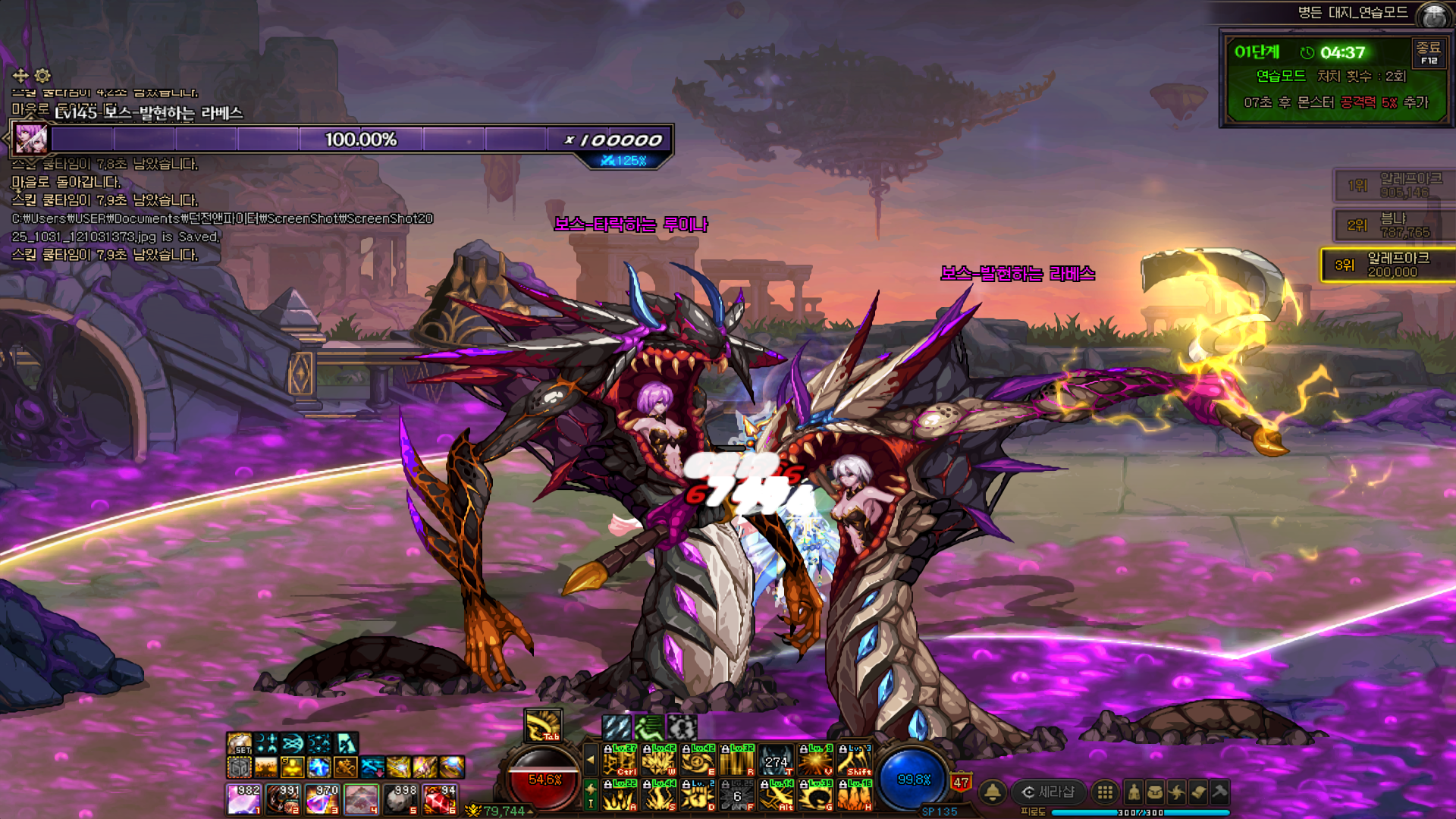Use the red gem consumable in slot 6
Screen dimensions: 1456x819
coord(440,799)
